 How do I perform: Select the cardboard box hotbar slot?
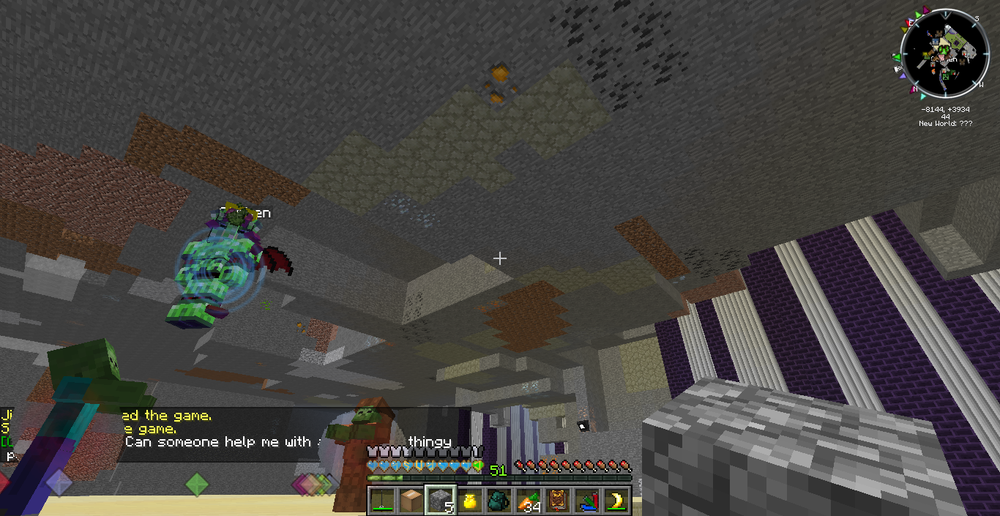411,500
